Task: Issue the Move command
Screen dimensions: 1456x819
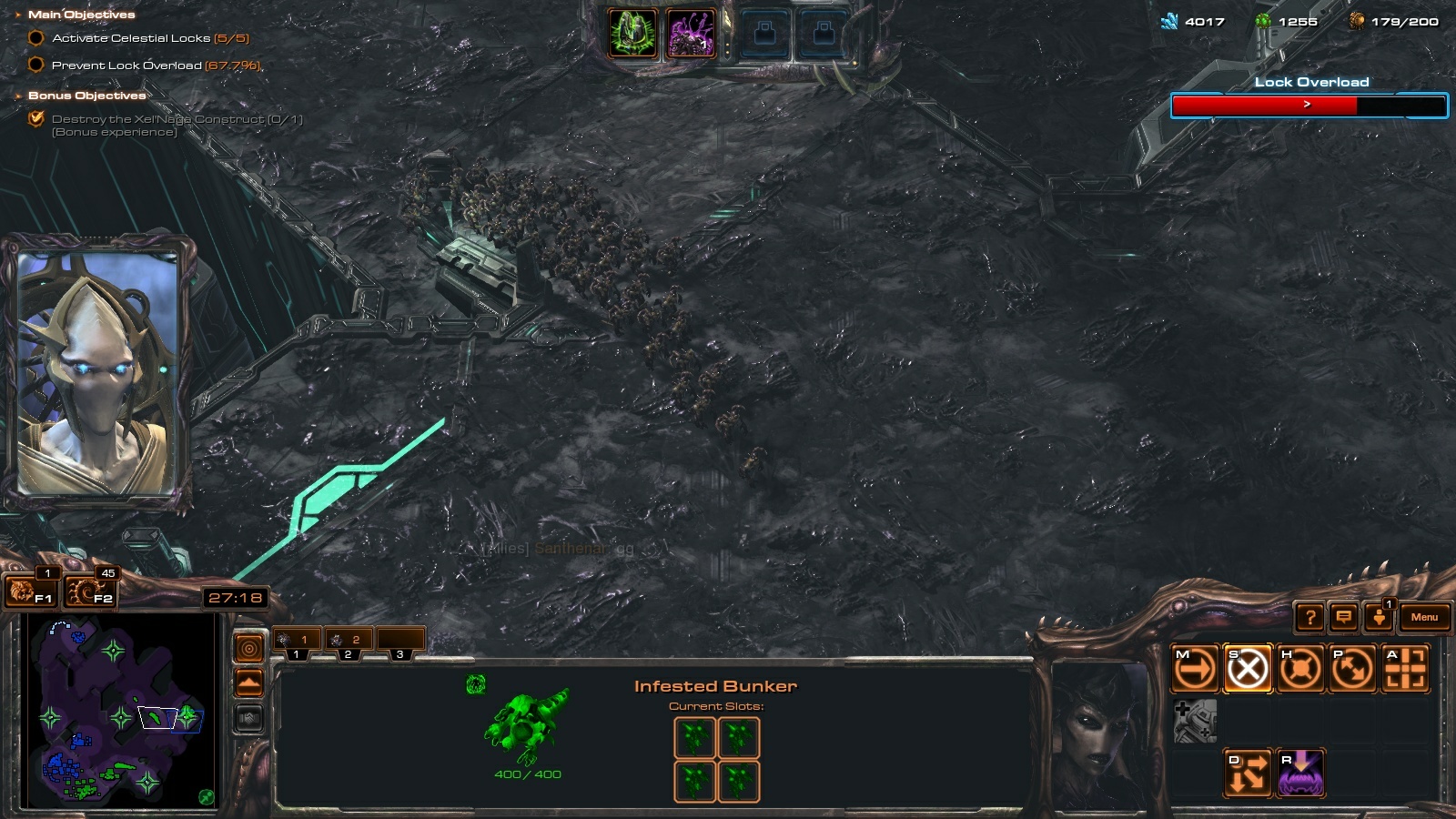Action: pos(1195,670)
